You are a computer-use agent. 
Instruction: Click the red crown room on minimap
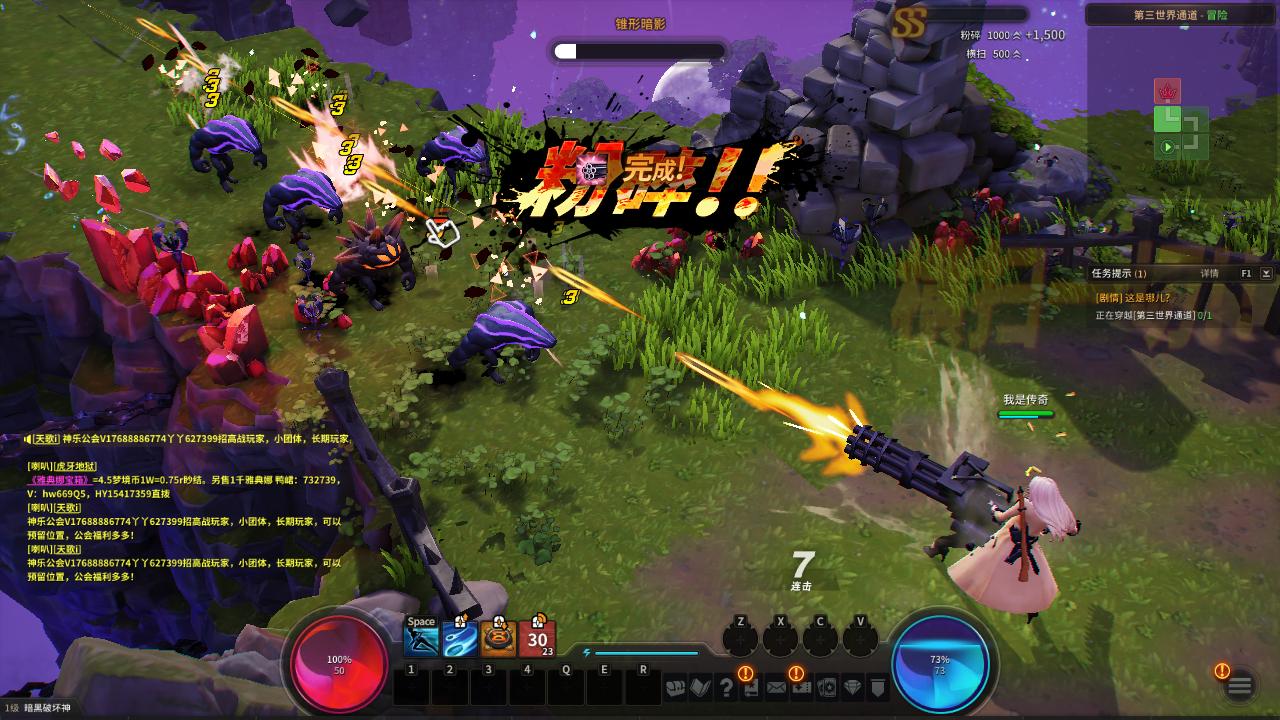click(x=1167, y=92)
